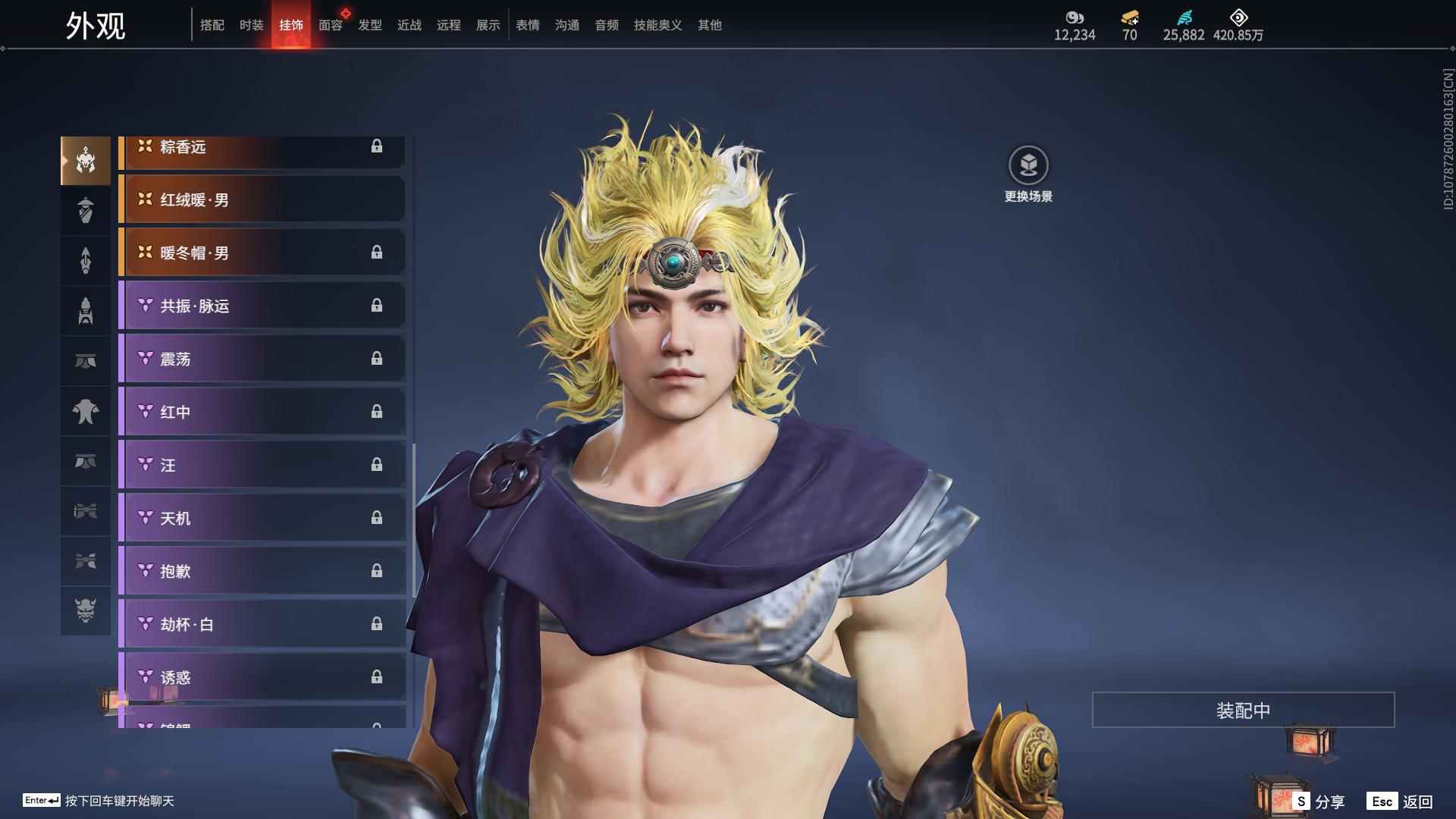Switch to the 搭配 tab
The image size is (1456, 819).
pos(212,25)
